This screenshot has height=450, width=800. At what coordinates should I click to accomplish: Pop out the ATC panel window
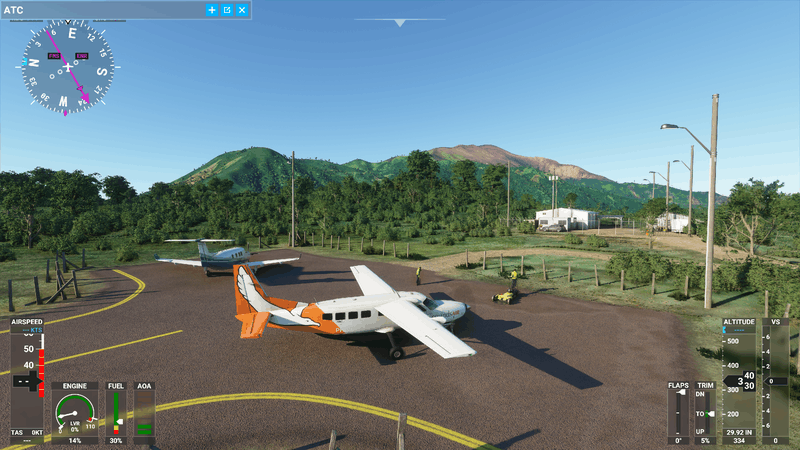(227, 10)
